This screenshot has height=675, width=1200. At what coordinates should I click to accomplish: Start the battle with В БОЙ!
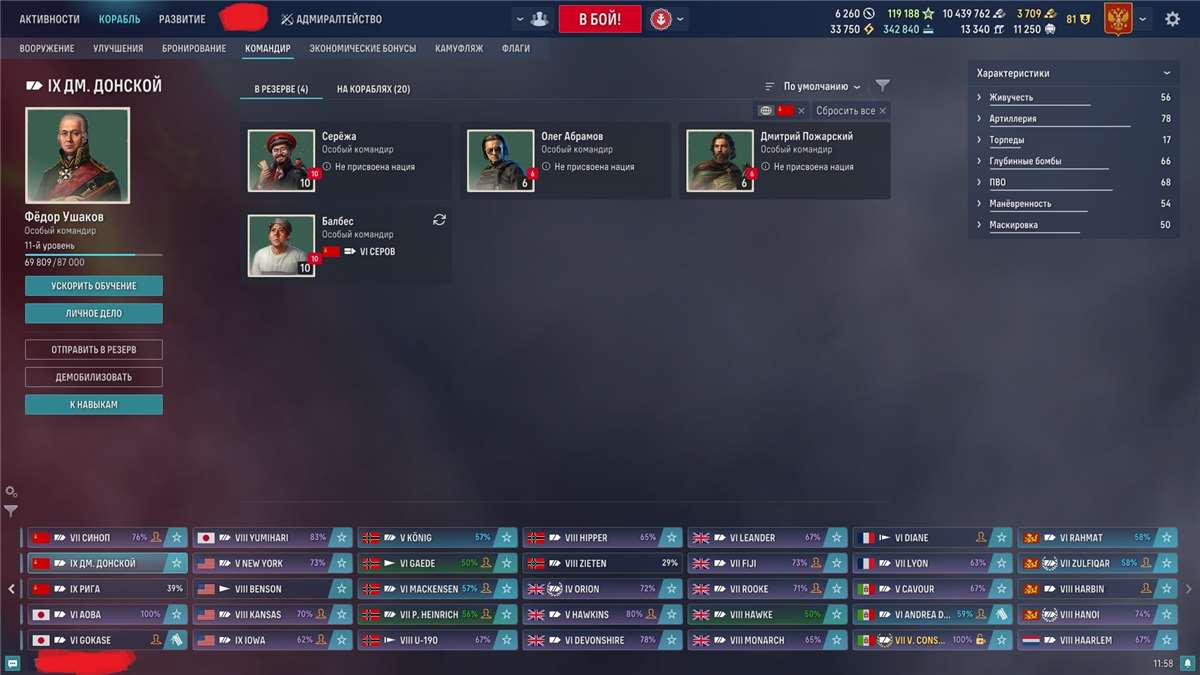tap(599, 19)
